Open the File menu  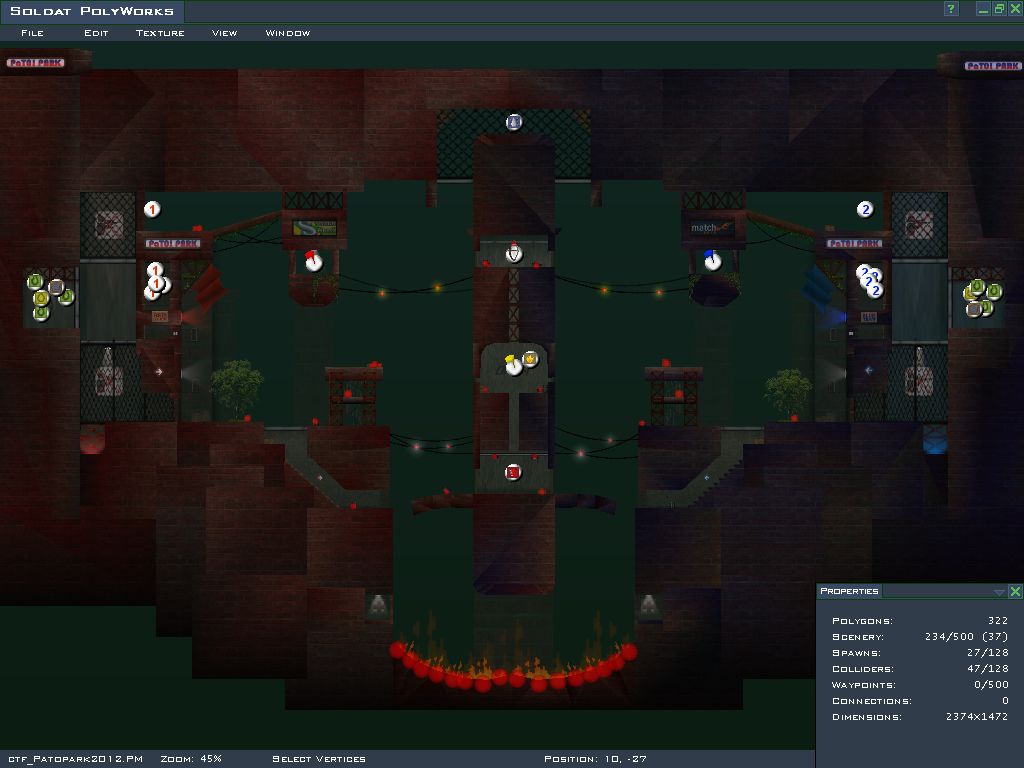click(x=32, y=33)
